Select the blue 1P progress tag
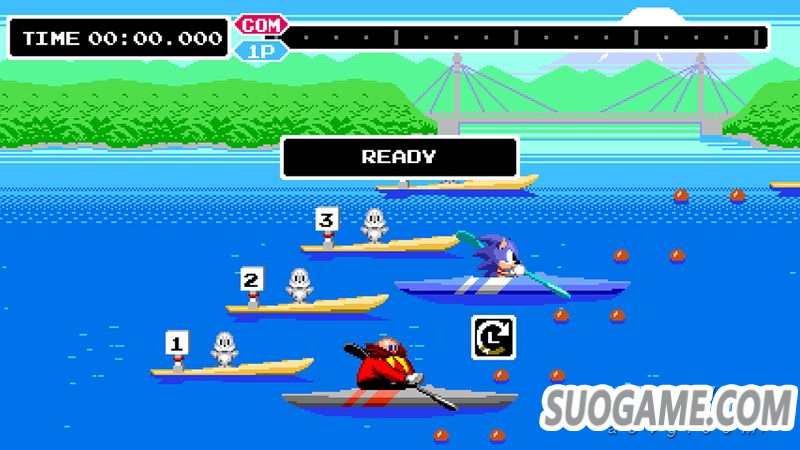Screen dimensions: 800x450 [258, 48]
